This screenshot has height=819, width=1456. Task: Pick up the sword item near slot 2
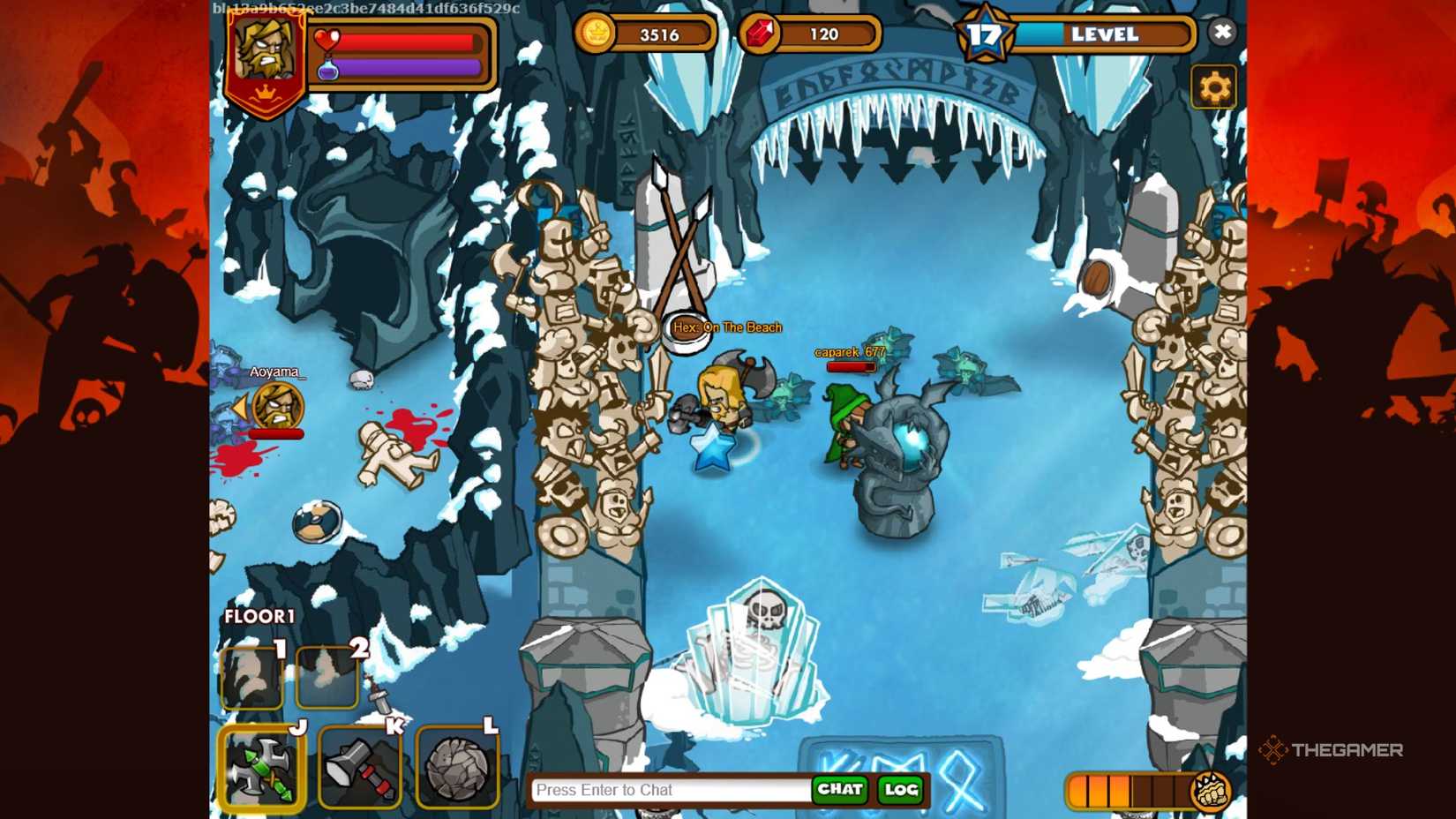377,695
